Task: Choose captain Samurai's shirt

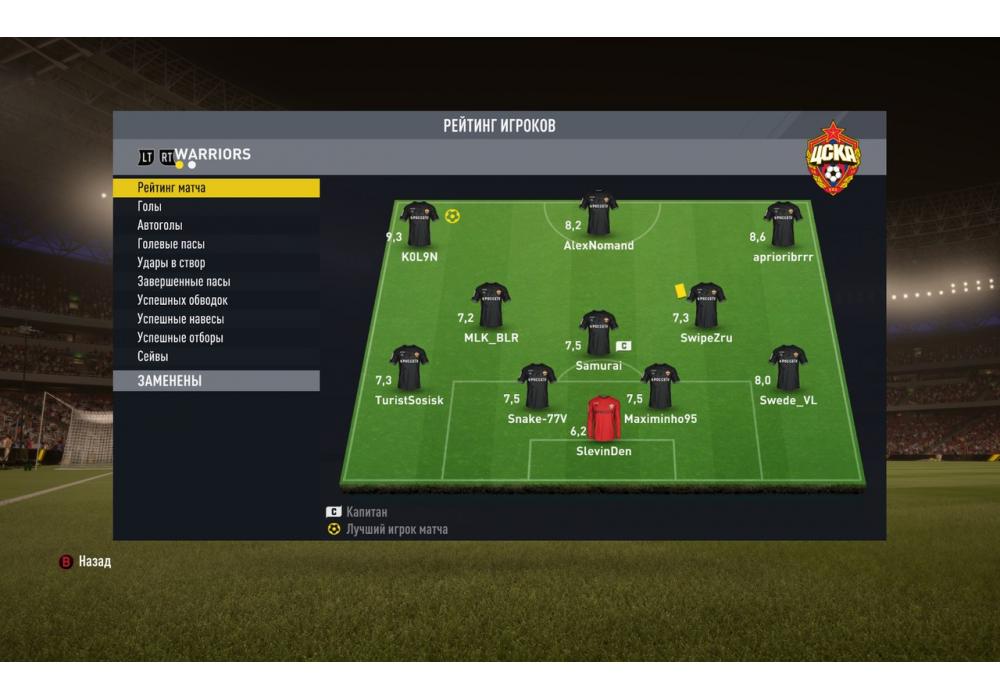Action: (598, 333)
